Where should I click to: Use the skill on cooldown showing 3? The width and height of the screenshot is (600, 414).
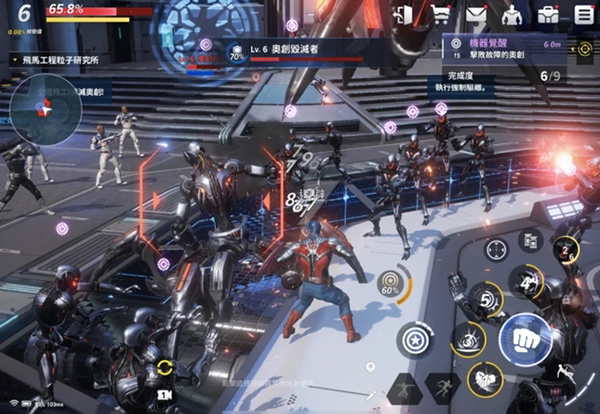(x=468, y=340)
